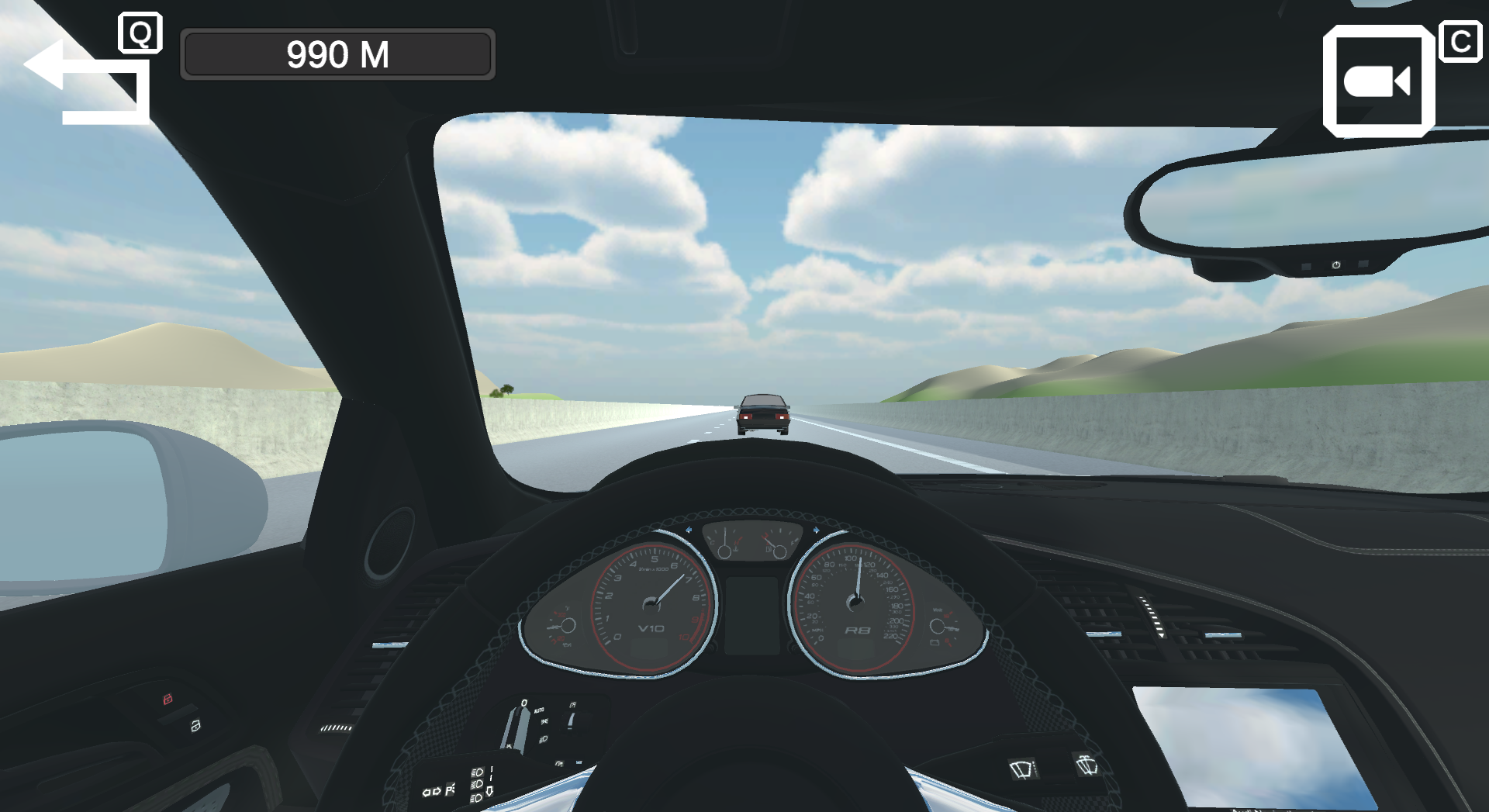
Task: Activate the high beam icon on the stalk
Action: pos(478,771)
